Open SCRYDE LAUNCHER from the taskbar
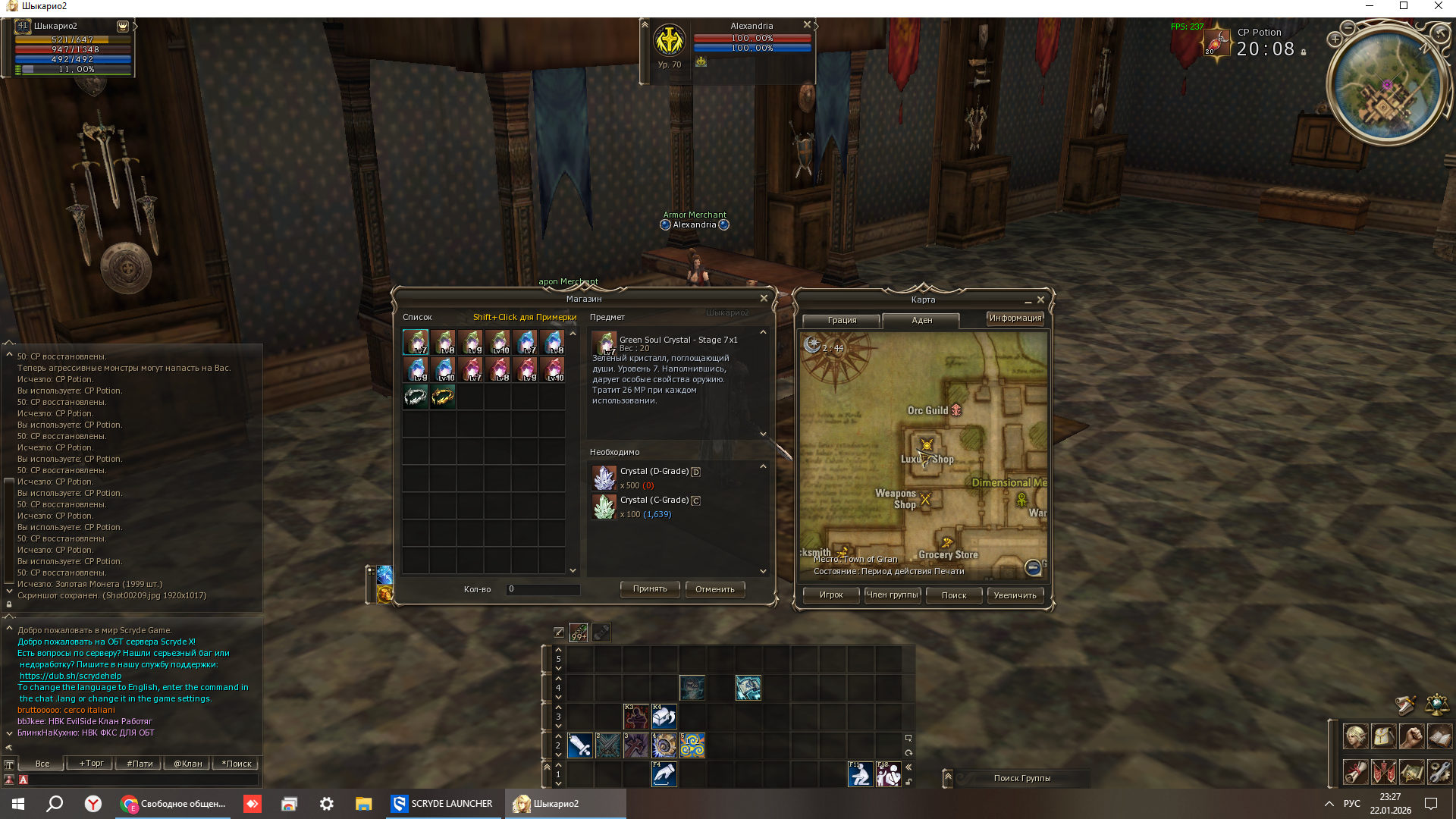This screenshot has width=1456, height=819. [443, 804]
